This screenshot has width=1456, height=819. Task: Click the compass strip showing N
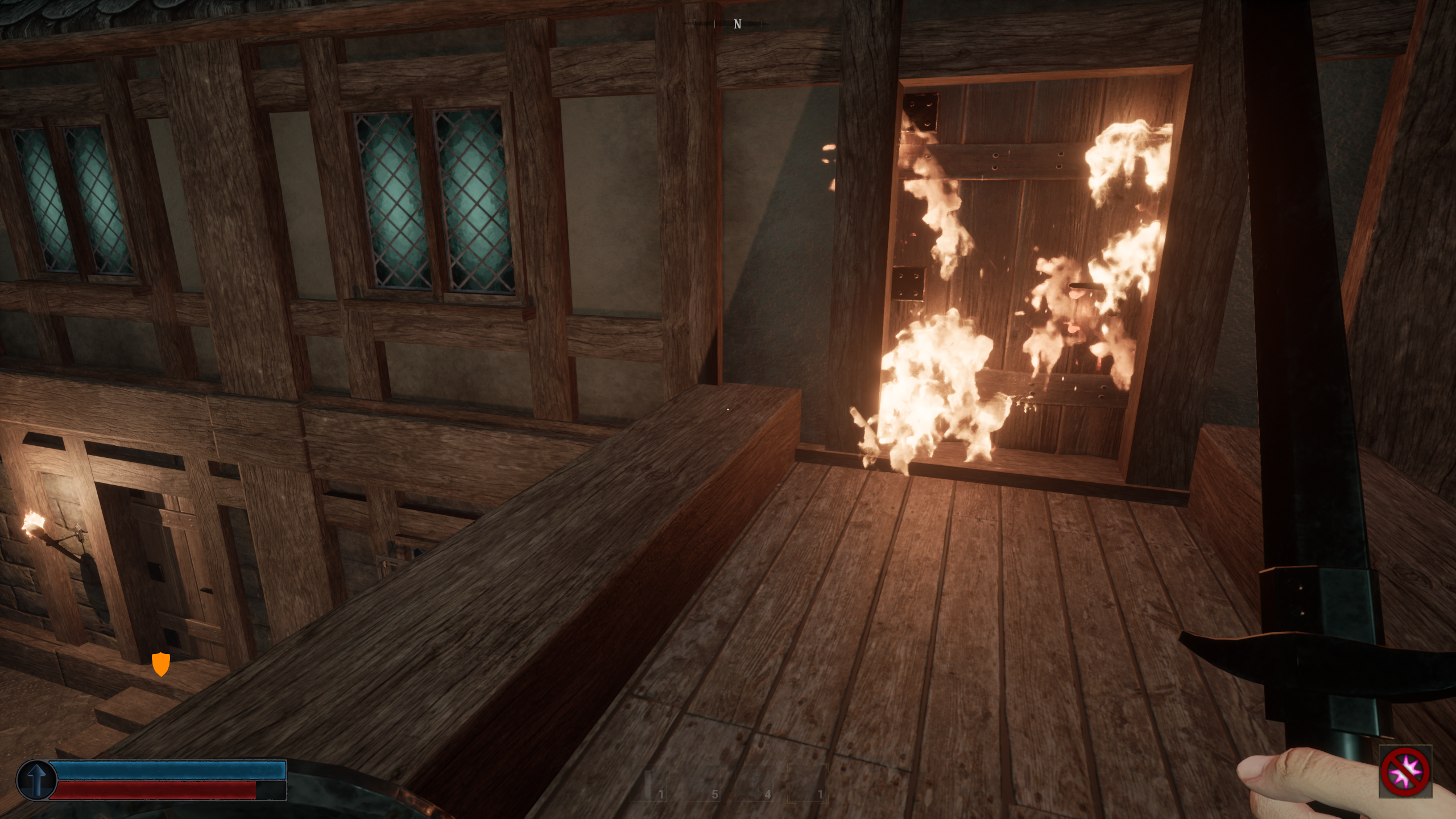[737, 24]
